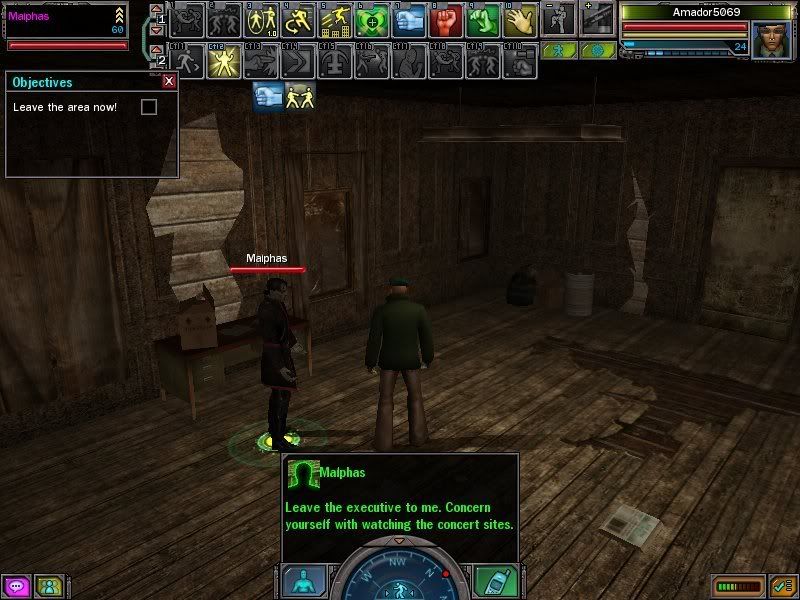Screen dimensions: 800x600
Task: Open the chat window with the pink speech bubble
Action: click(x=16, y=586)
